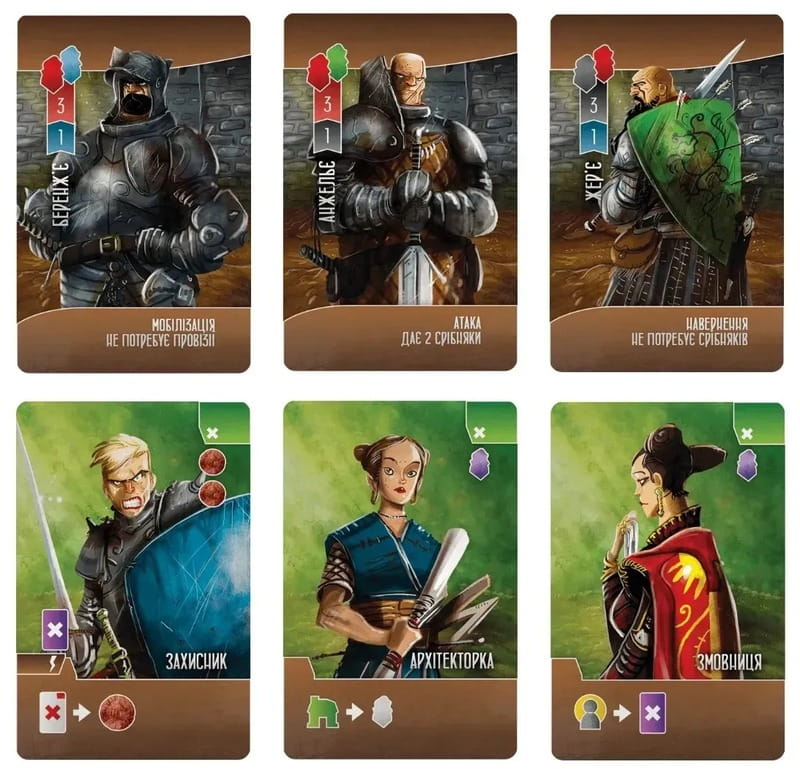Select the Беренже knight card
Image resolution: width=800 pixels, height=778 pixels.
click(133, 195)
